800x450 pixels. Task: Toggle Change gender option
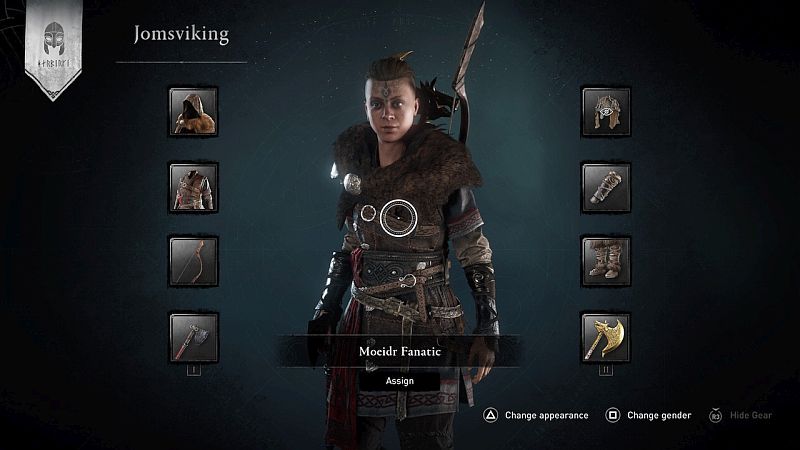[x=651, y=415]
